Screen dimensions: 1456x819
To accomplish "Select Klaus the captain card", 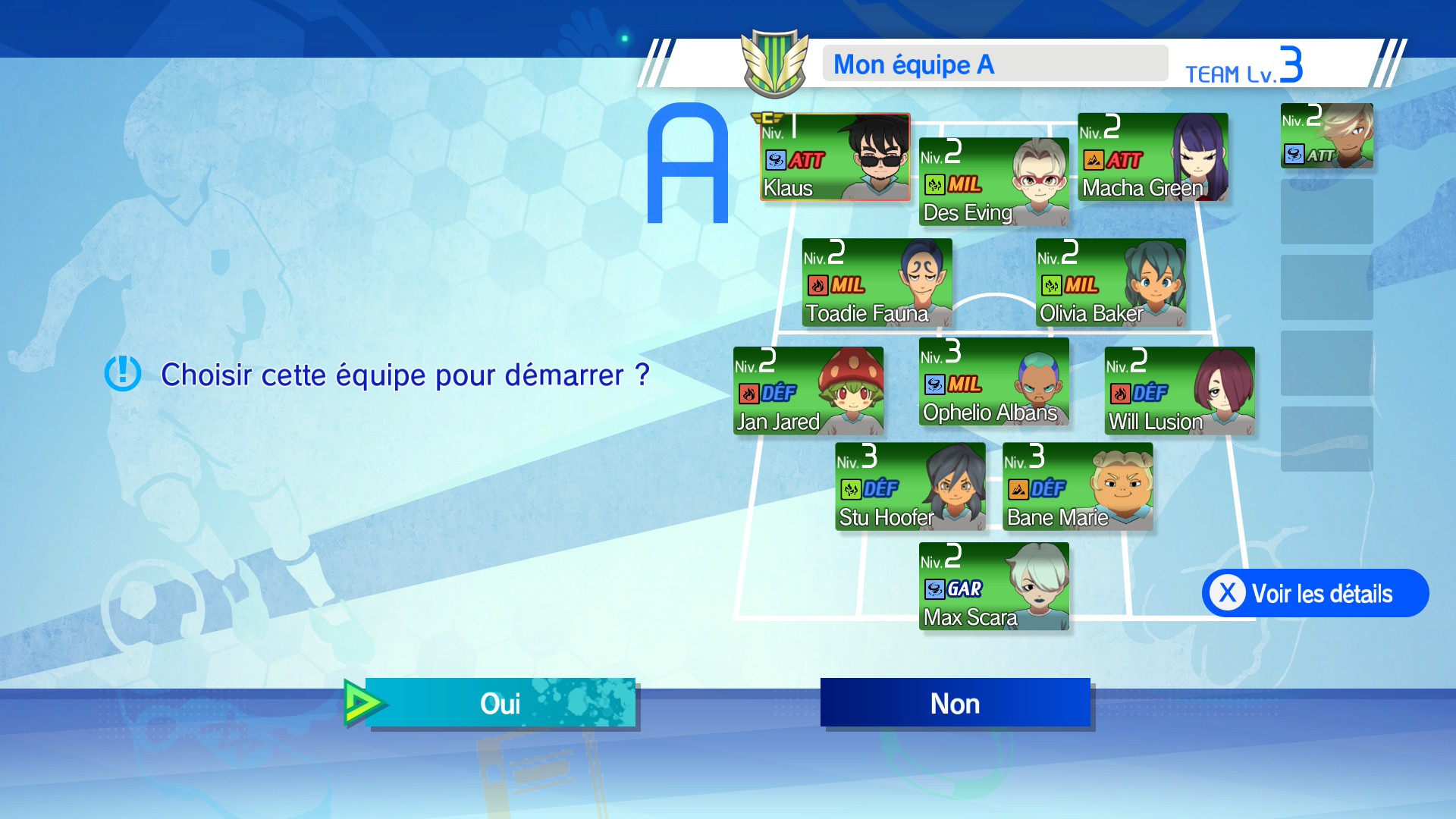I will [x=835, y=157].
